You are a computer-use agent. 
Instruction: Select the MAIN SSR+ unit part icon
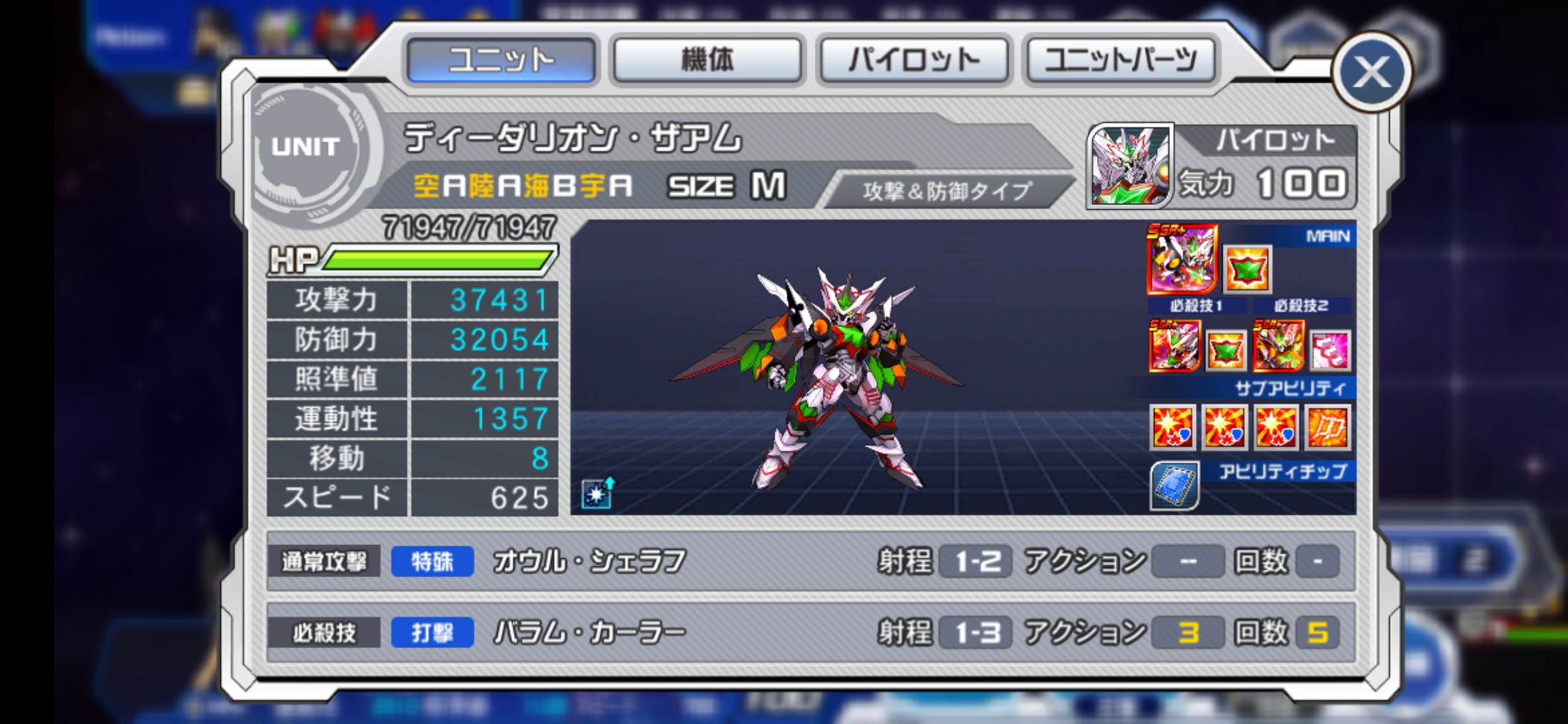point(1182,260)
